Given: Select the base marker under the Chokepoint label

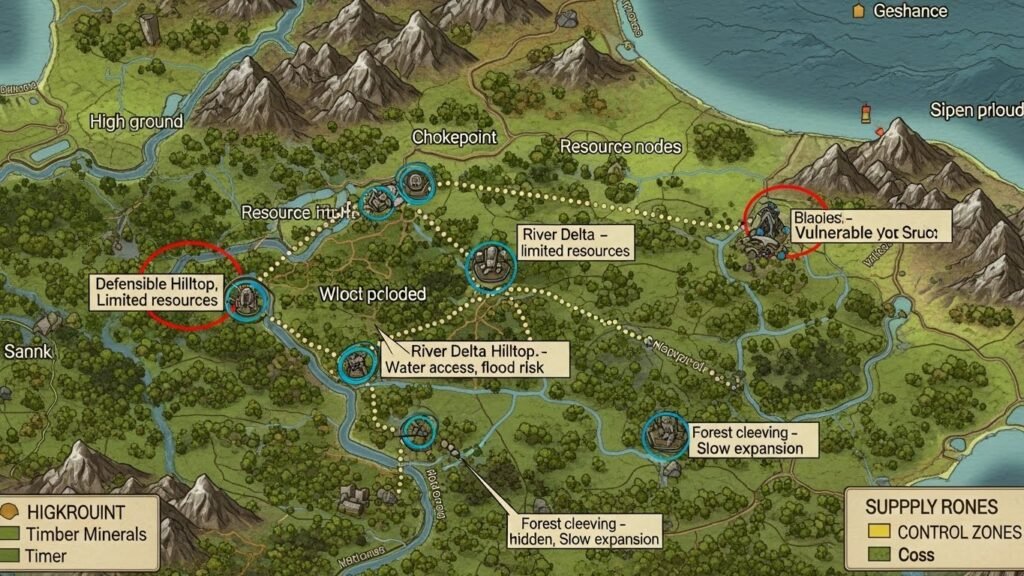Looking at the screenshot, I should click(413, 183).
